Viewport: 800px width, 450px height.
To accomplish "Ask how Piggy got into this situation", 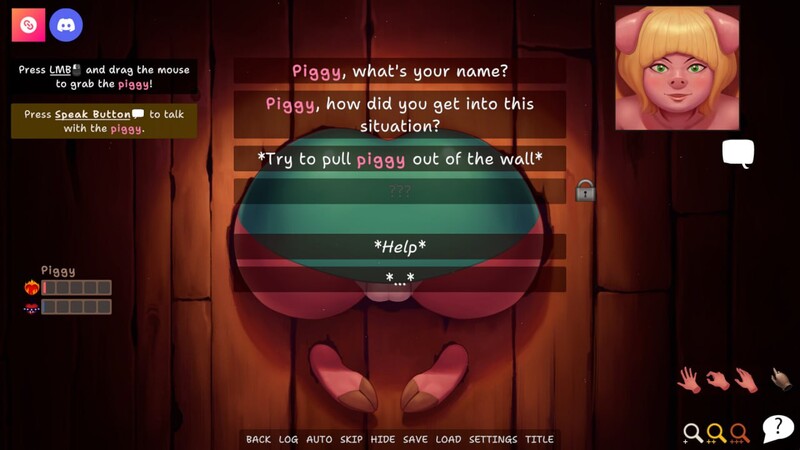I will (400, 115).
